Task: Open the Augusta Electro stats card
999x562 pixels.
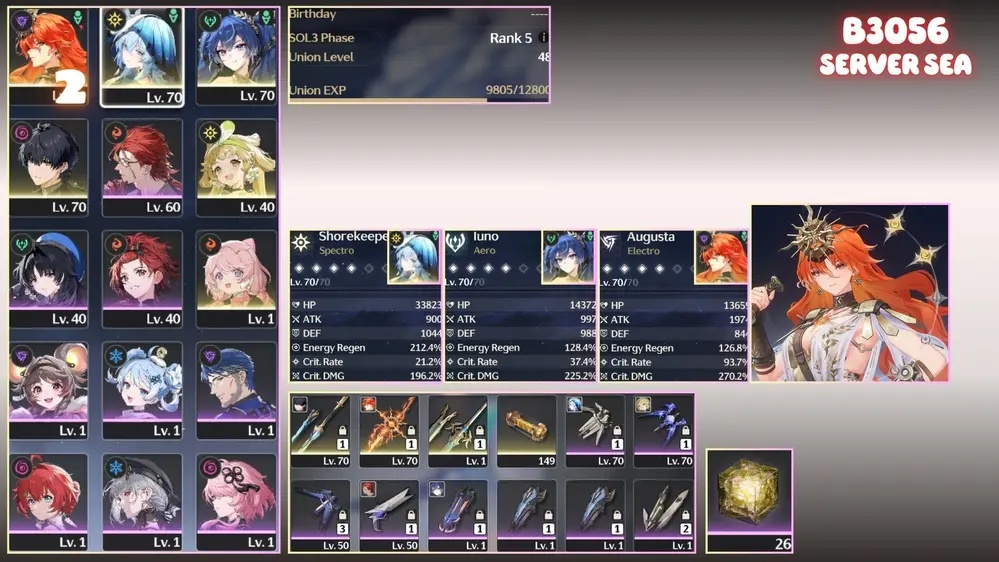Action: pos(673,306)
